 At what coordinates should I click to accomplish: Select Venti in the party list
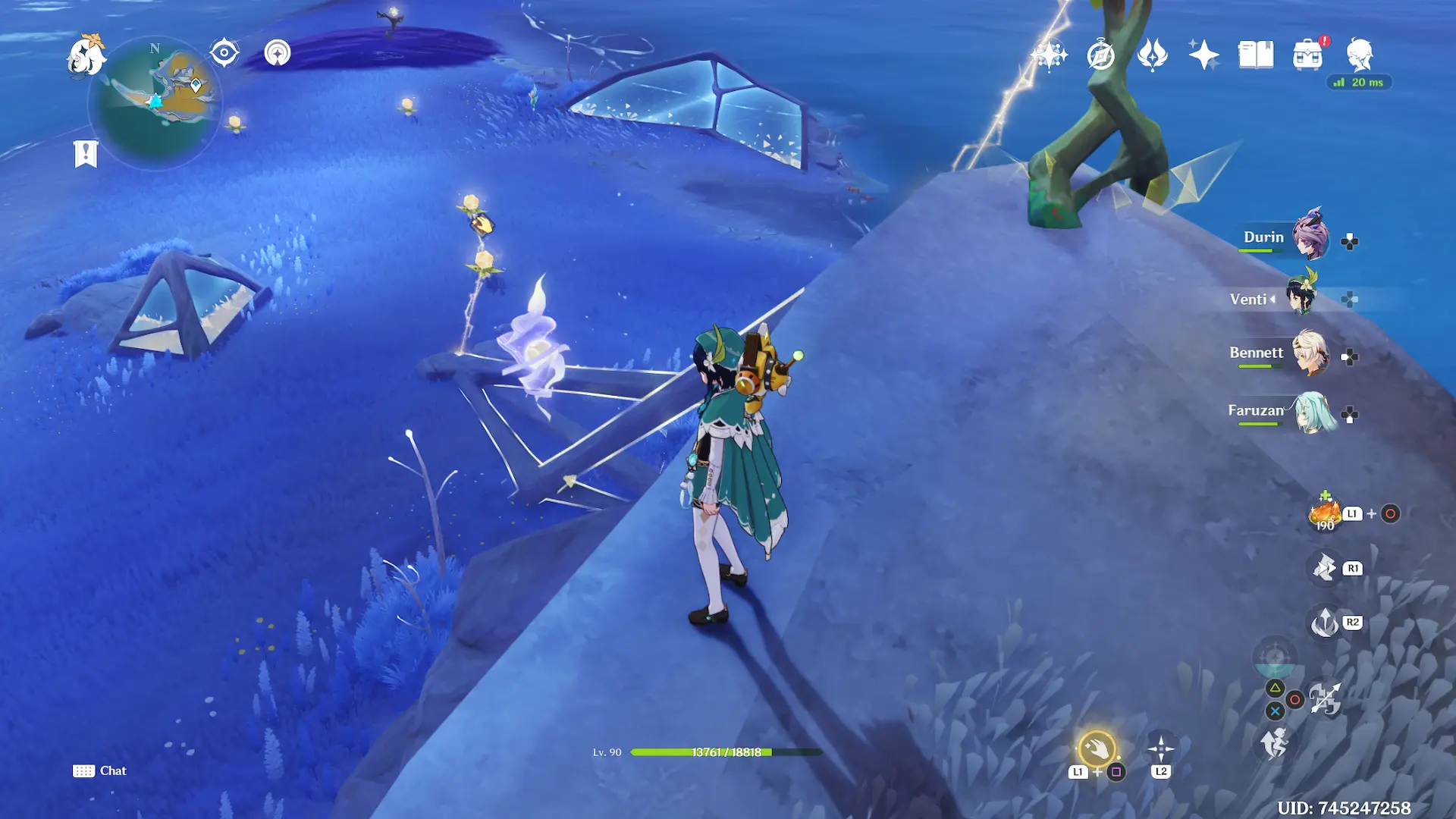(x=1301, y=299)
